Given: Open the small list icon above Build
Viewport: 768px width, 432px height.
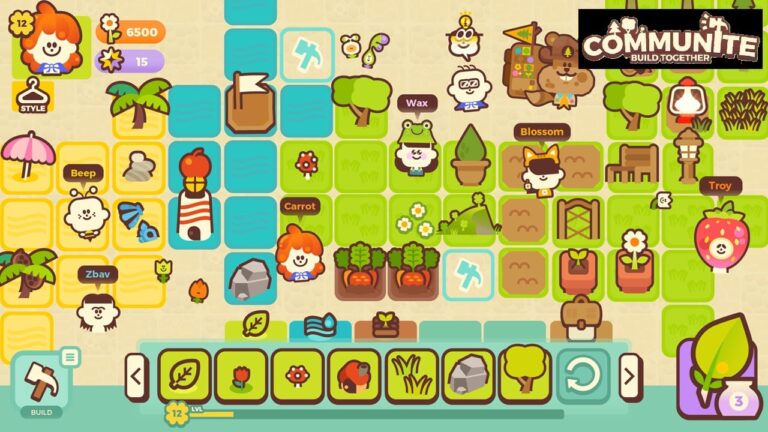Looking at the screenshot, I should tap(70, 356).
